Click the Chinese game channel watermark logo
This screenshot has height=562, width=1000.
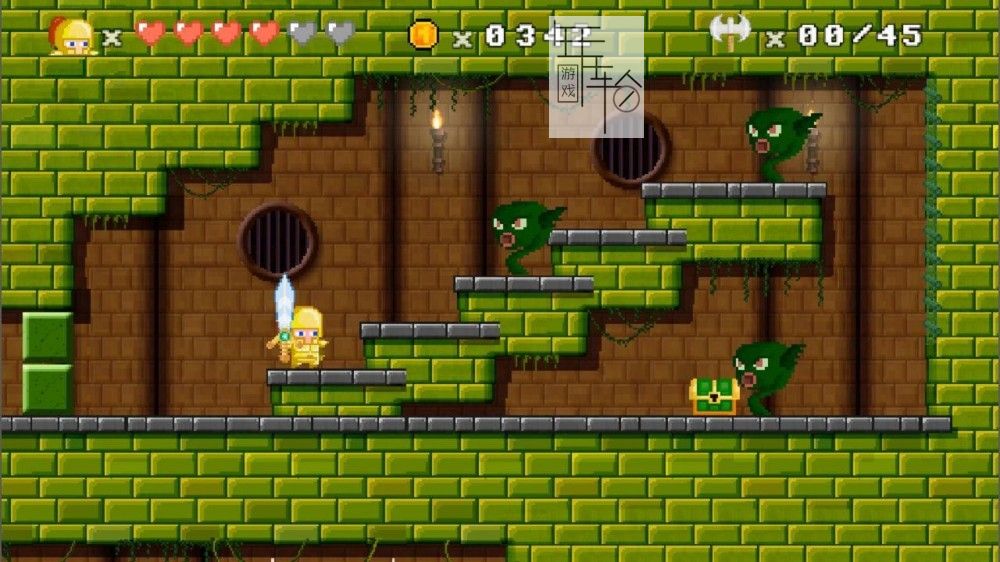596,77
